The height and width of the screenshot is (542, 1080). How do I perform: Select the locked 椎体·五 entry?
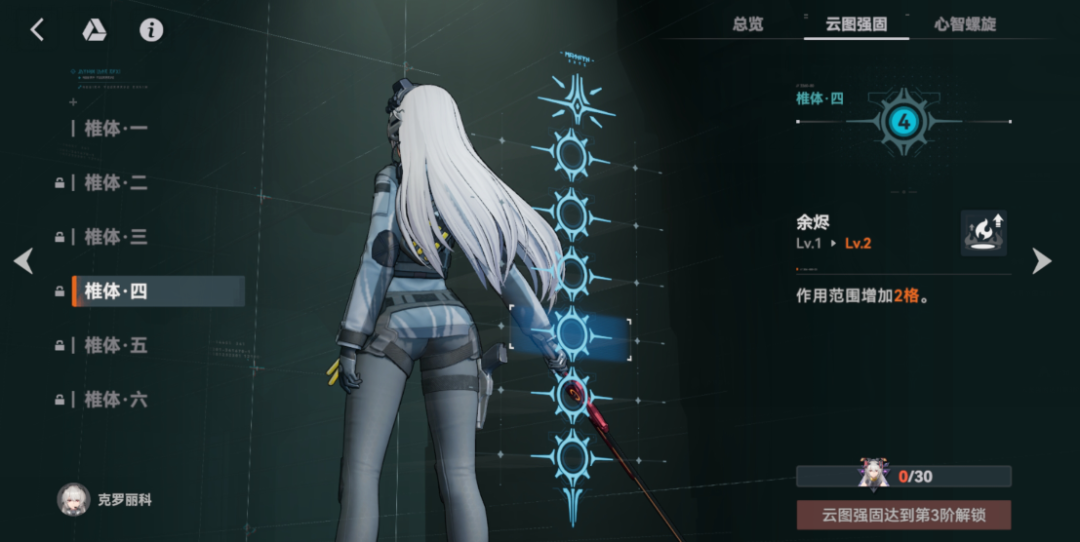[x=116, y=345]
